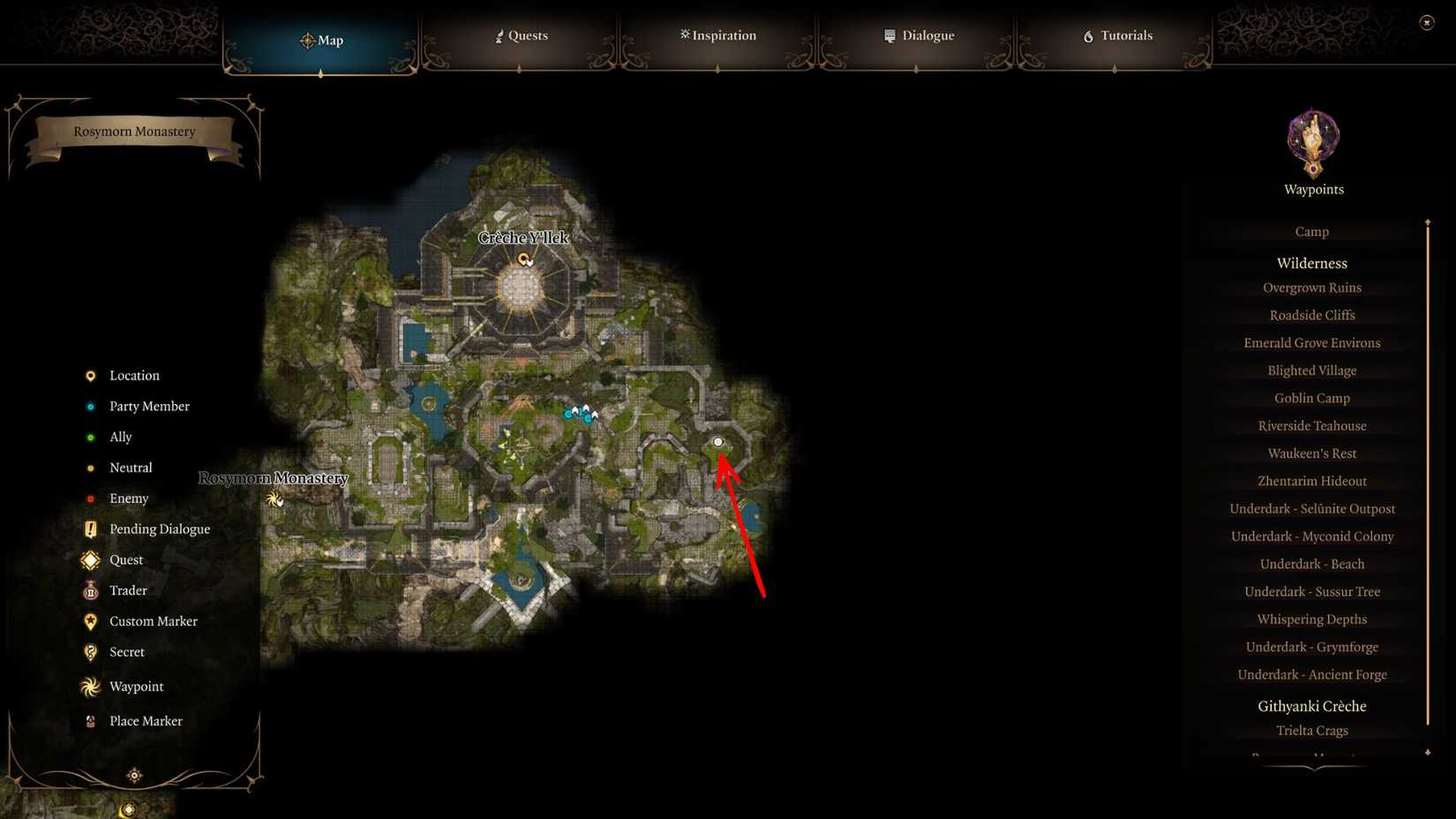
Task: Click the party member markers on the map
Action: click(x=579, y=413)
